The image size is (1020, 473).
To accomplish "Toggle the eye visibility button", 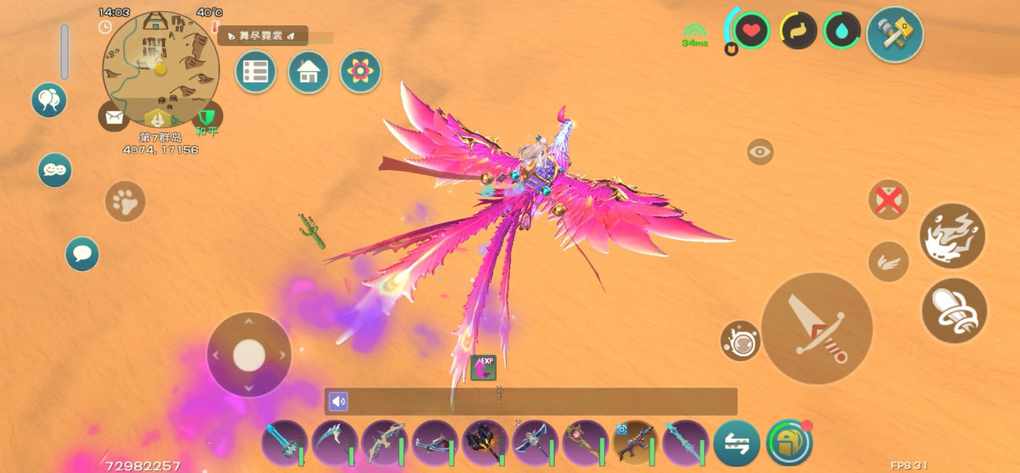I will [x=760, y=152].
